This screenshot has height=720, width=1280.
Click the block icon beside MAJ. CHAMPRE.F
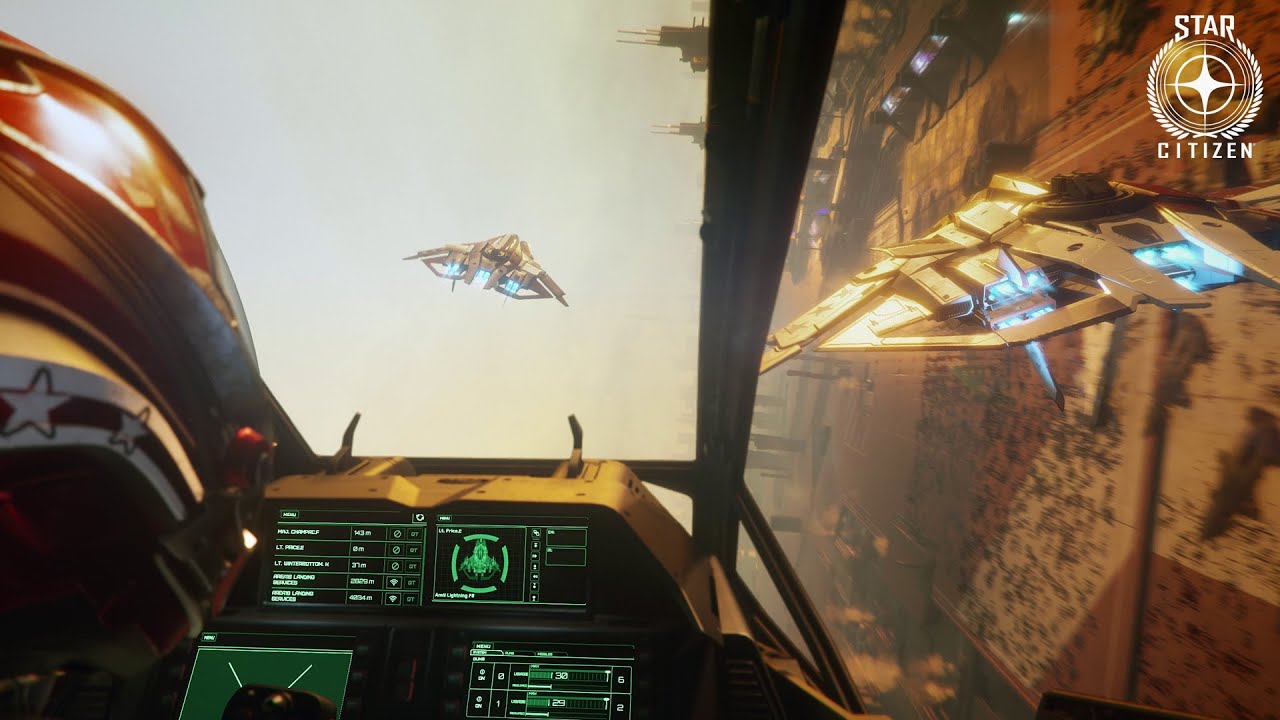click(x=395, y=532)
